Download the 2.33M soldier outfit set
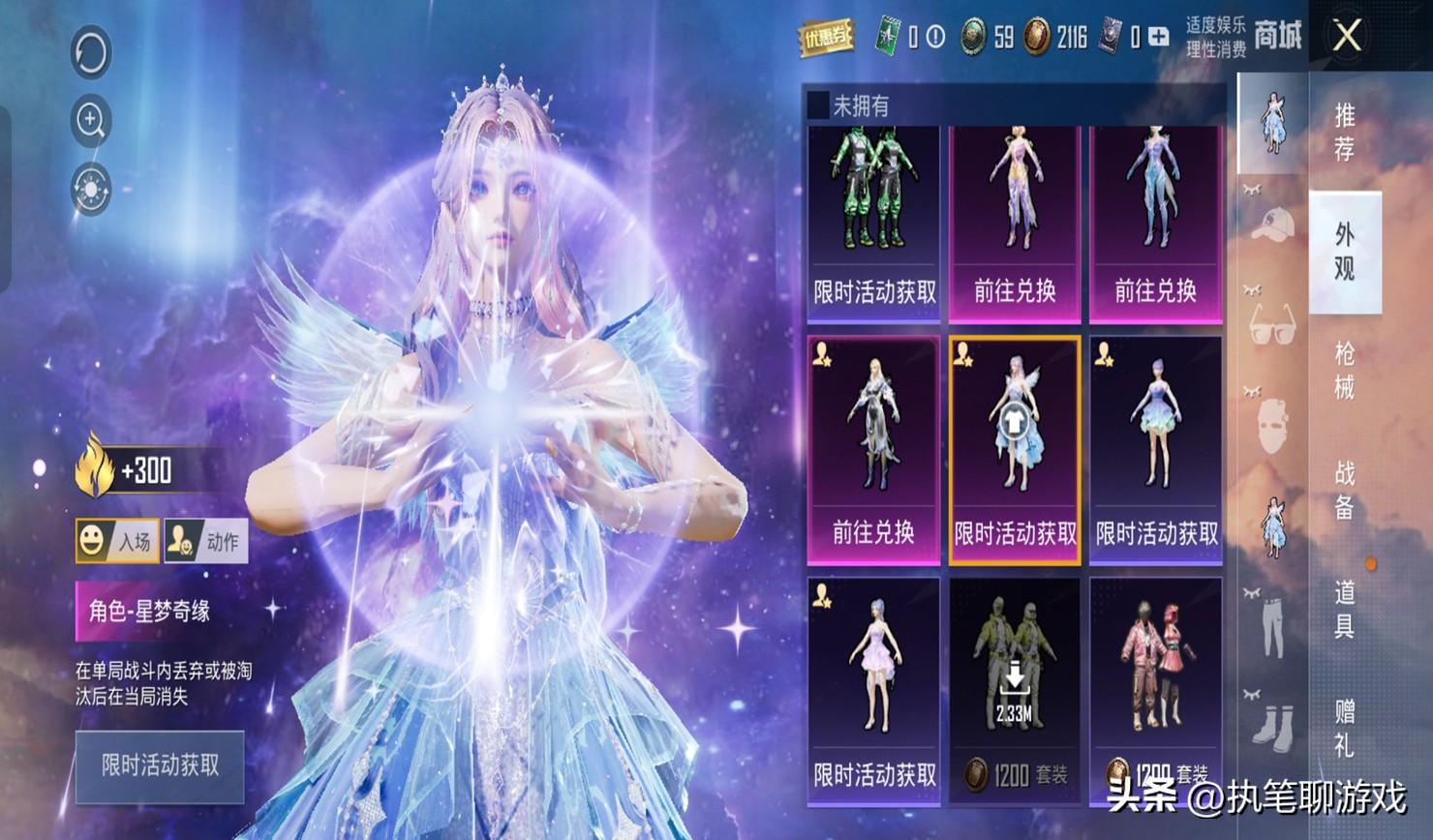This screenshot has width=1433, height=840. 1014,689
